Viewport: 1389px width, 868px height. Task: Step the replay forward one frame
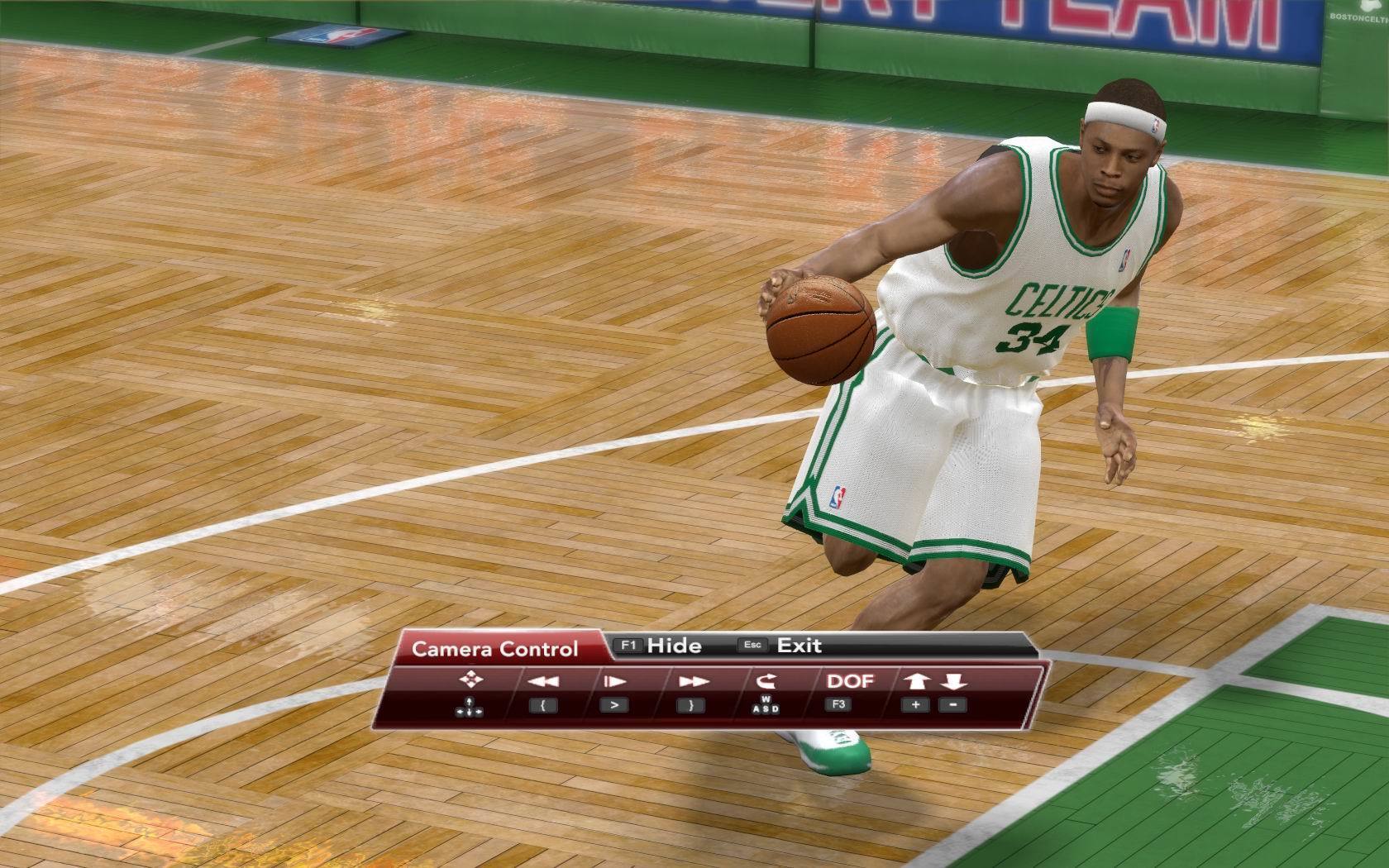(x=614, y=682)
